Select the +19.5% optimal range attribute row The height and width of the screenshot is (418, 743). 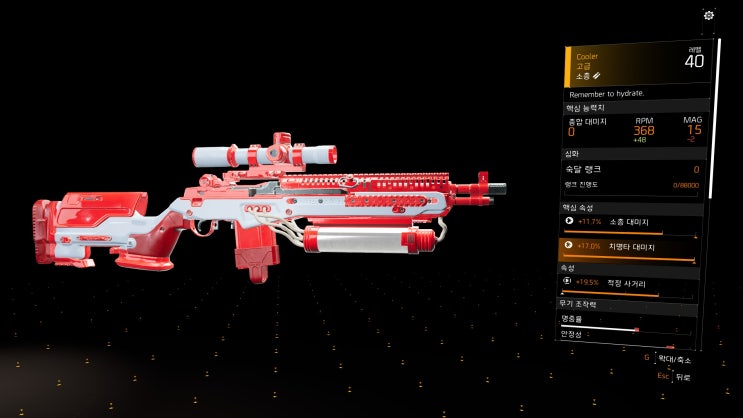coord(631,284)
